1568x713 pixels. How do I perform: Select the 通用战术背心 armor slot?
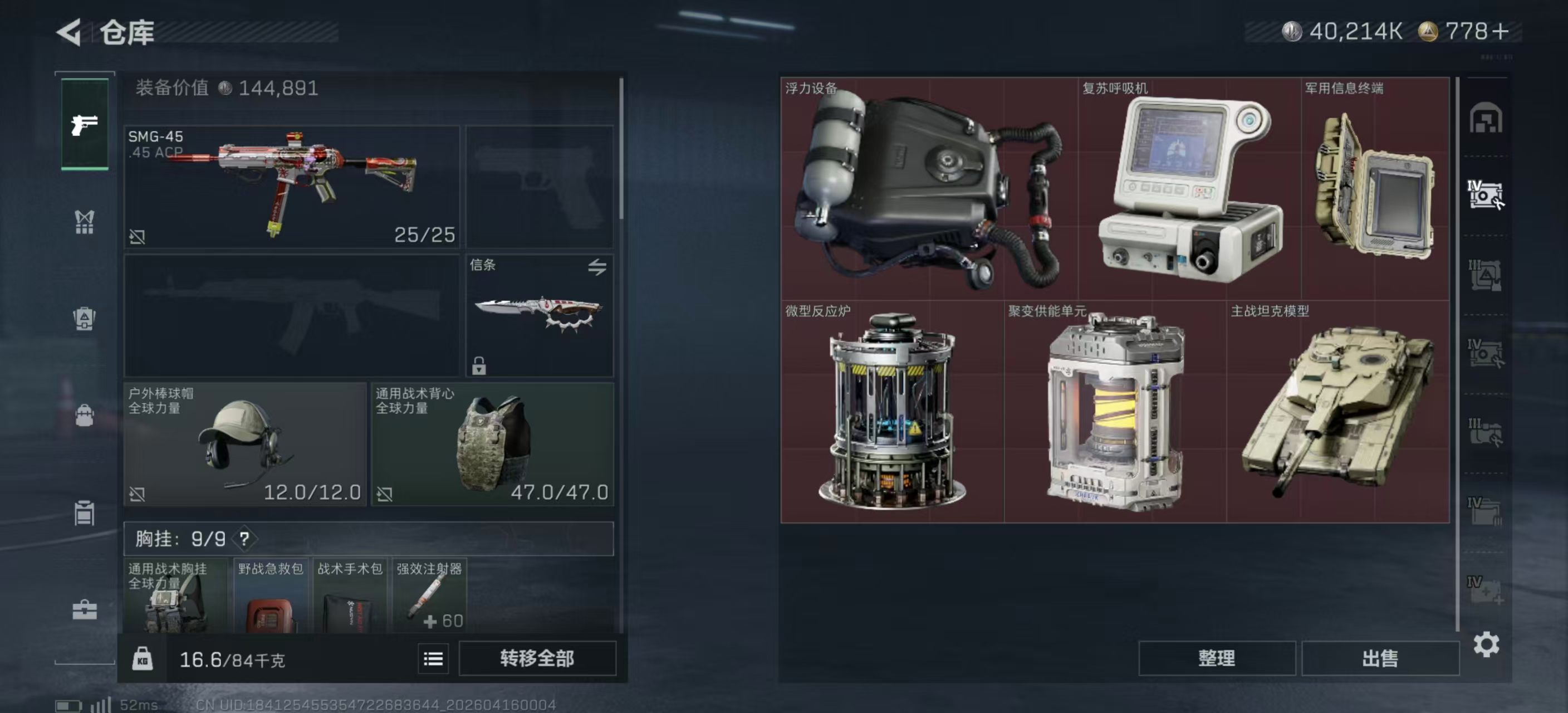coord(492,444)
